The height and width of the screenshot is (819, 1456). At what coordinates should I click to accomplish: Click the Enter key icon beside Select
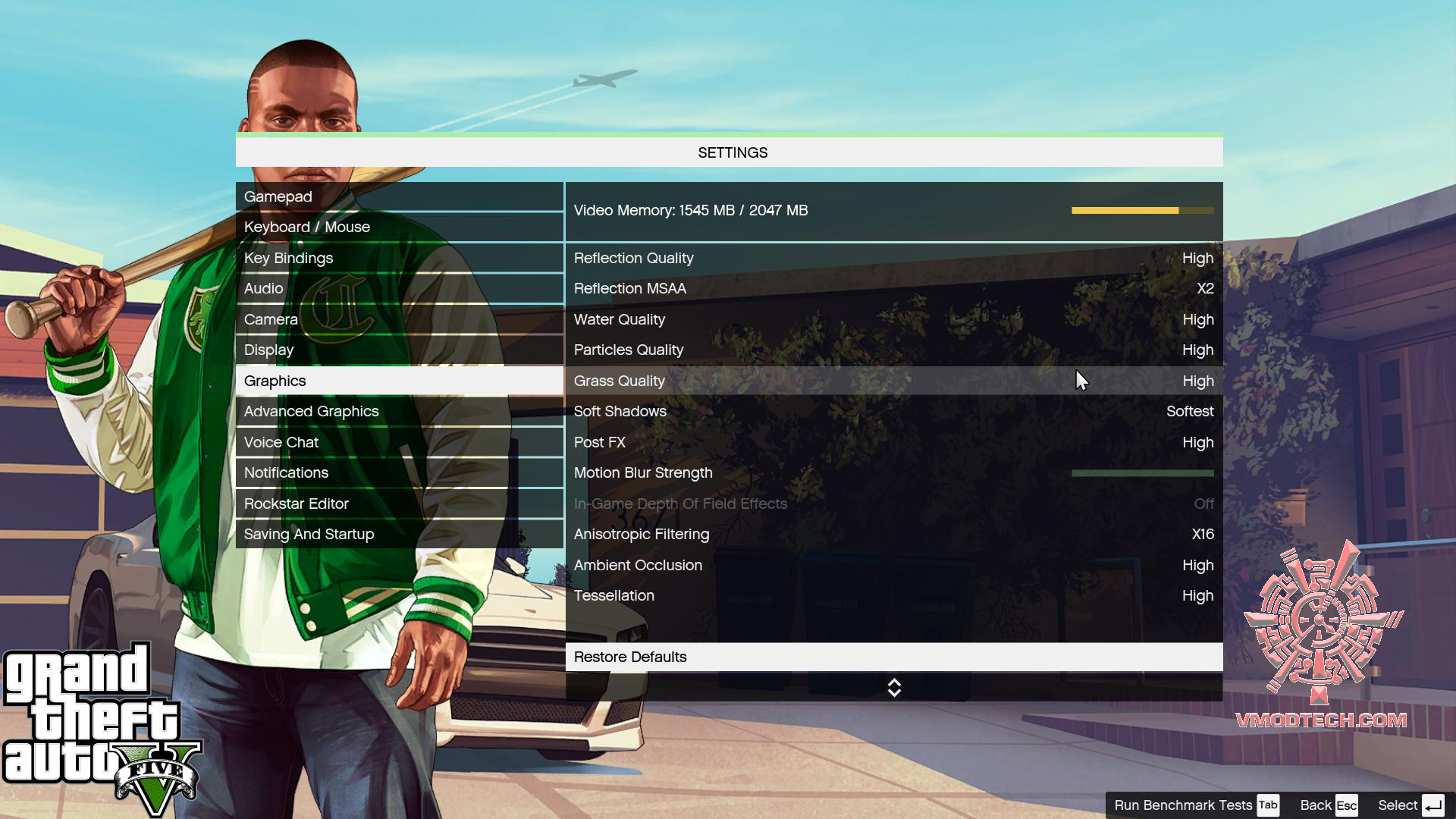pyautogui.click(x=1432, y=805)
